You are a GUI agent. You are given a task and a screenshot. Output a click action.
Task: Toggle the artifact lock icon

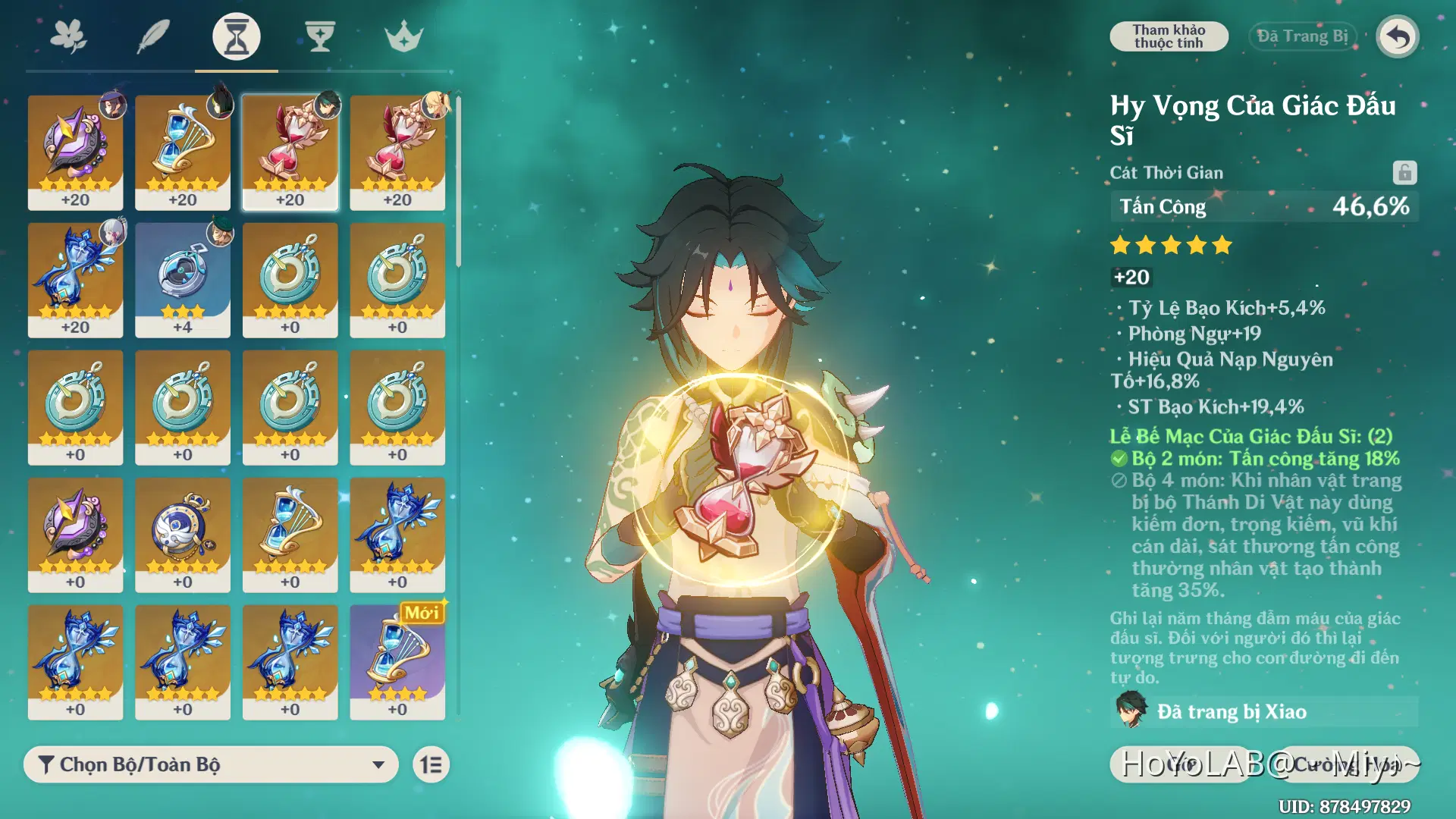(1404, 173)
